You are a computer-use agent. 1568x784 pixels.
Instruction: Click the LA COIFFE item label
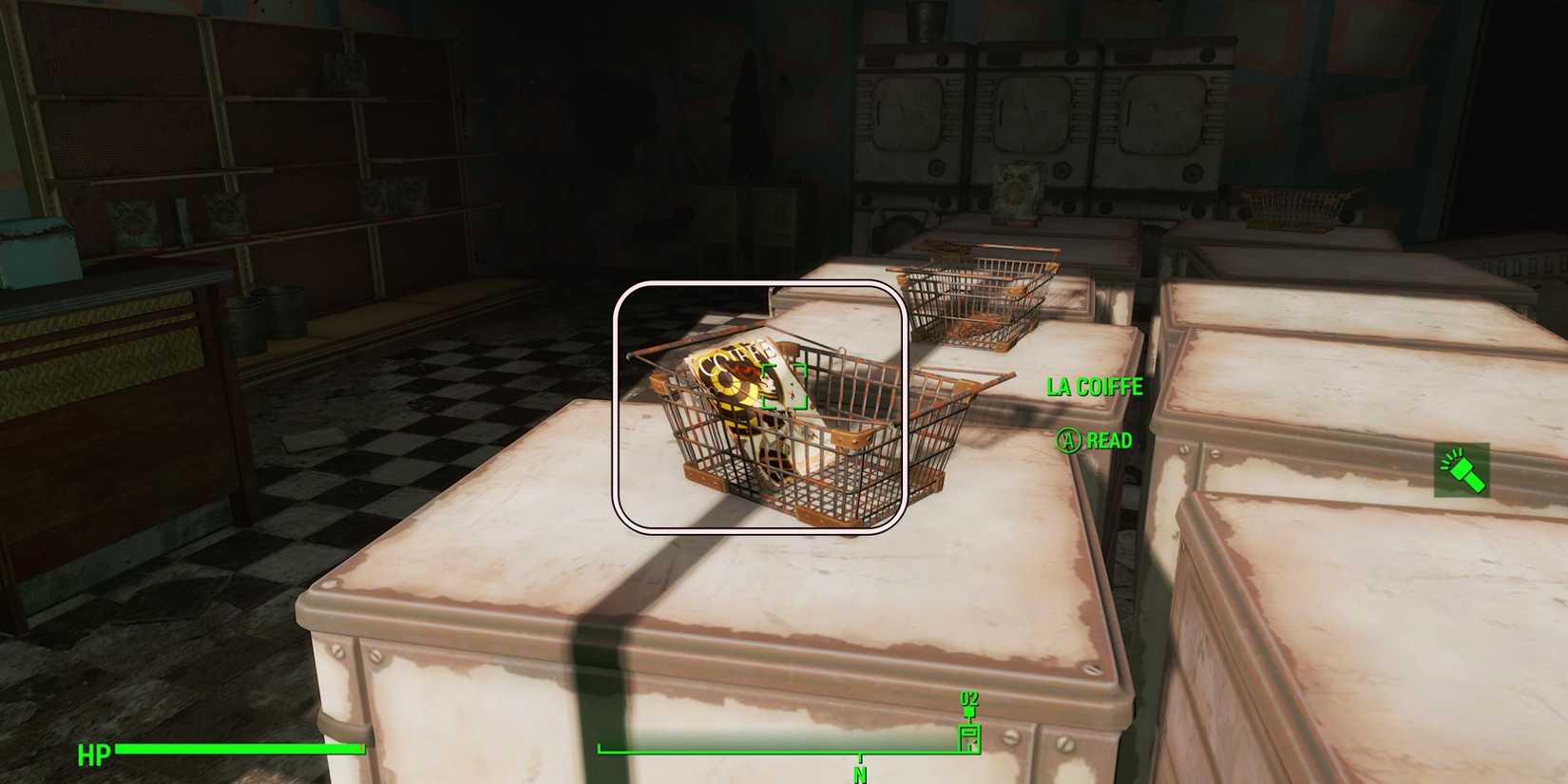point(1093,387)
